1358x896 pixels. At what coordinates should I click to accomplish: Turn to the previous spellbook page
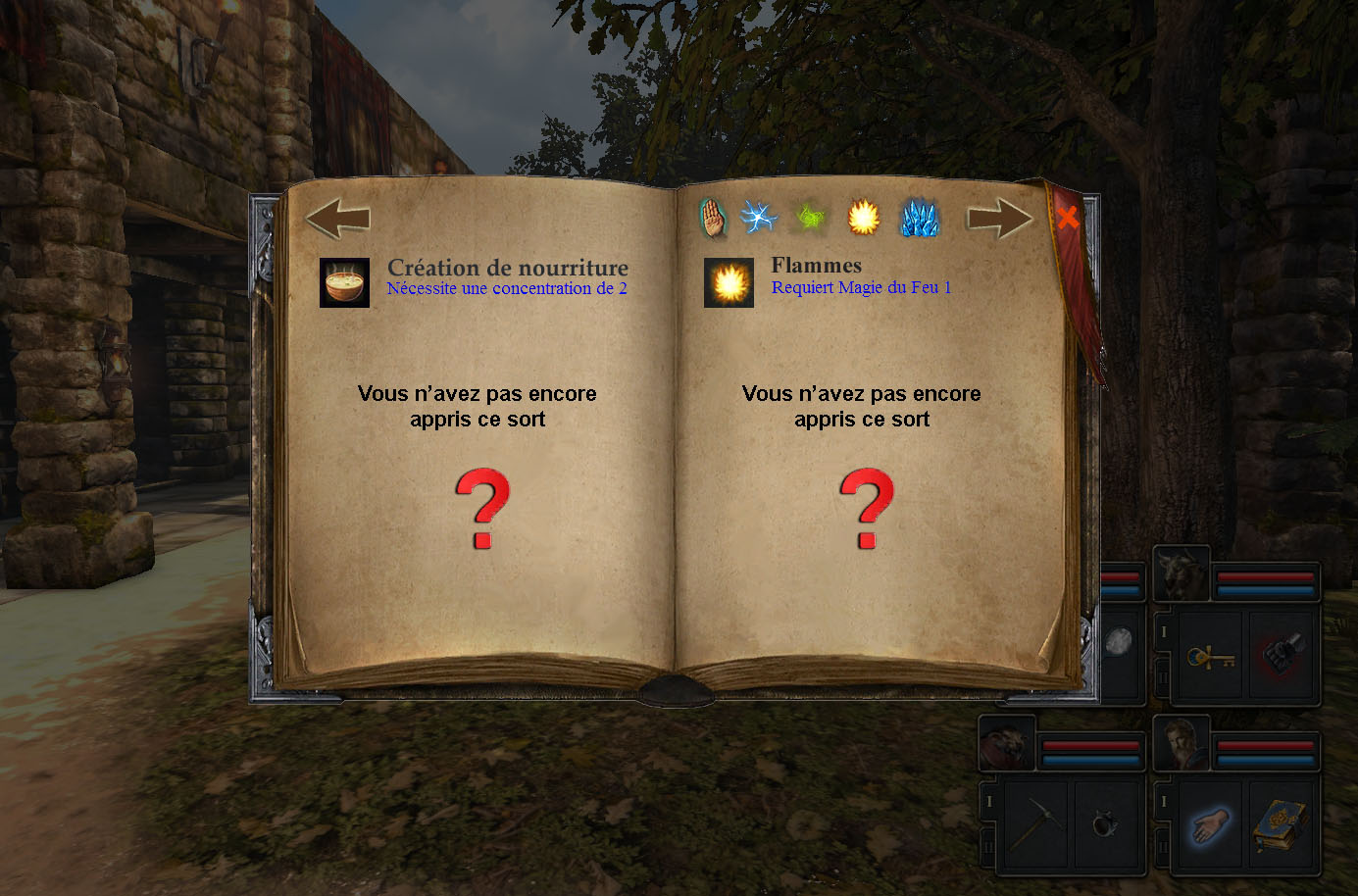click(337, 219)
